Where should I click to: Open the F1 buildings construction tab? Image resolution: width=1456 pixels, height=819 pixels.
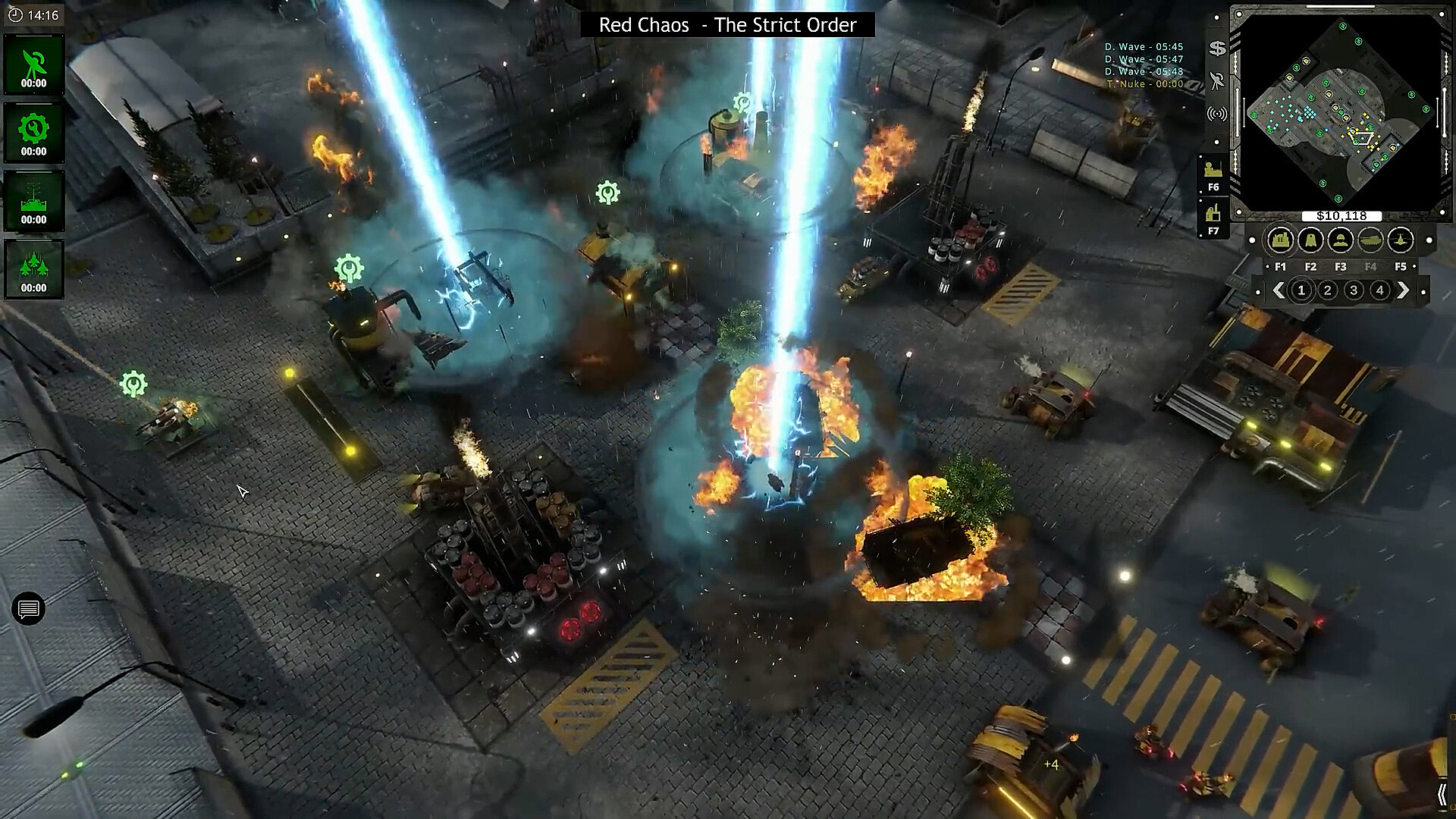tap(1280, 241)
